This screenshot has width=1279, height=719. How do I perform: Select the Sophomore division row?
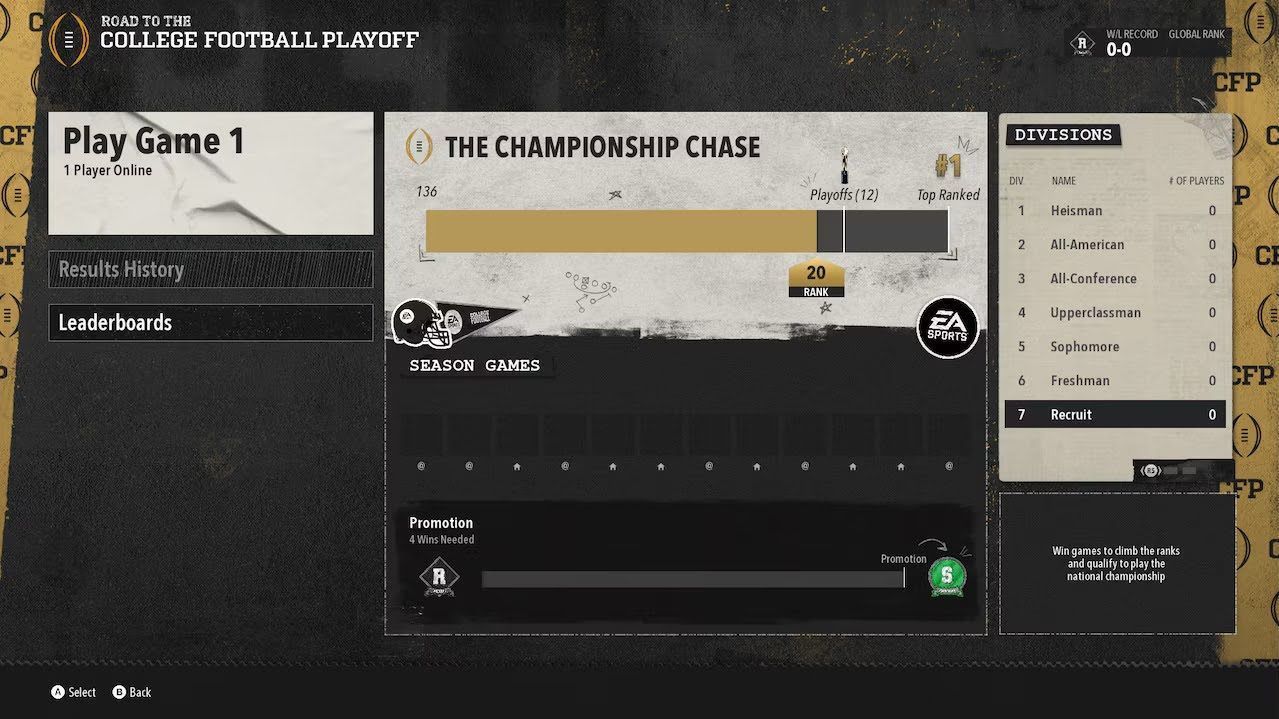[x=1115, y=347]
